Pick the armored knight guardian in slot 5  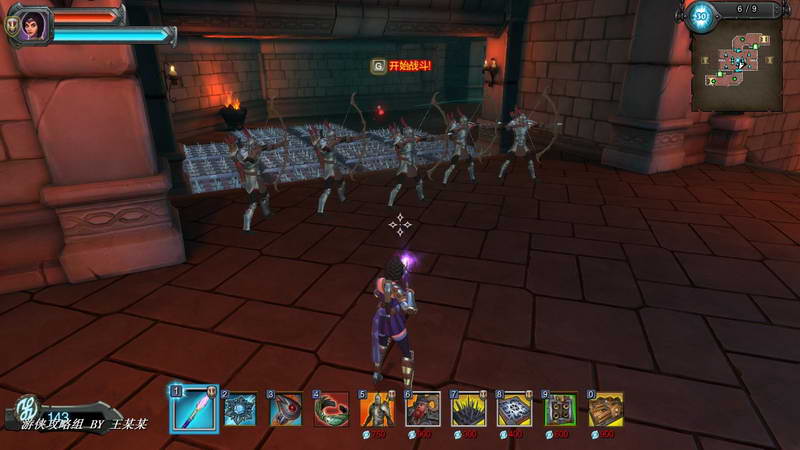tap(377, 409)
